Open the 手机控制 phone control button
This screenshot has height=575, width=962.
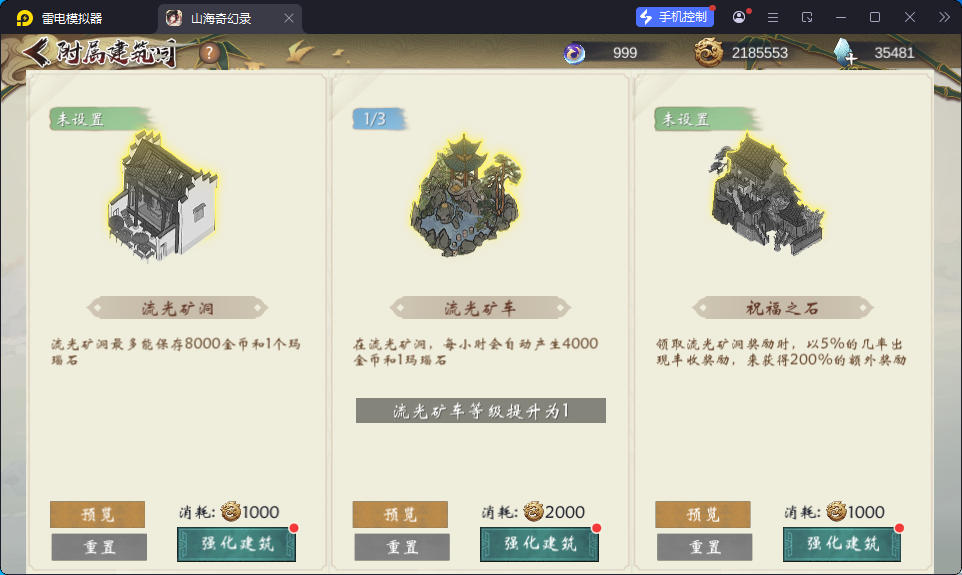[675, 17]
